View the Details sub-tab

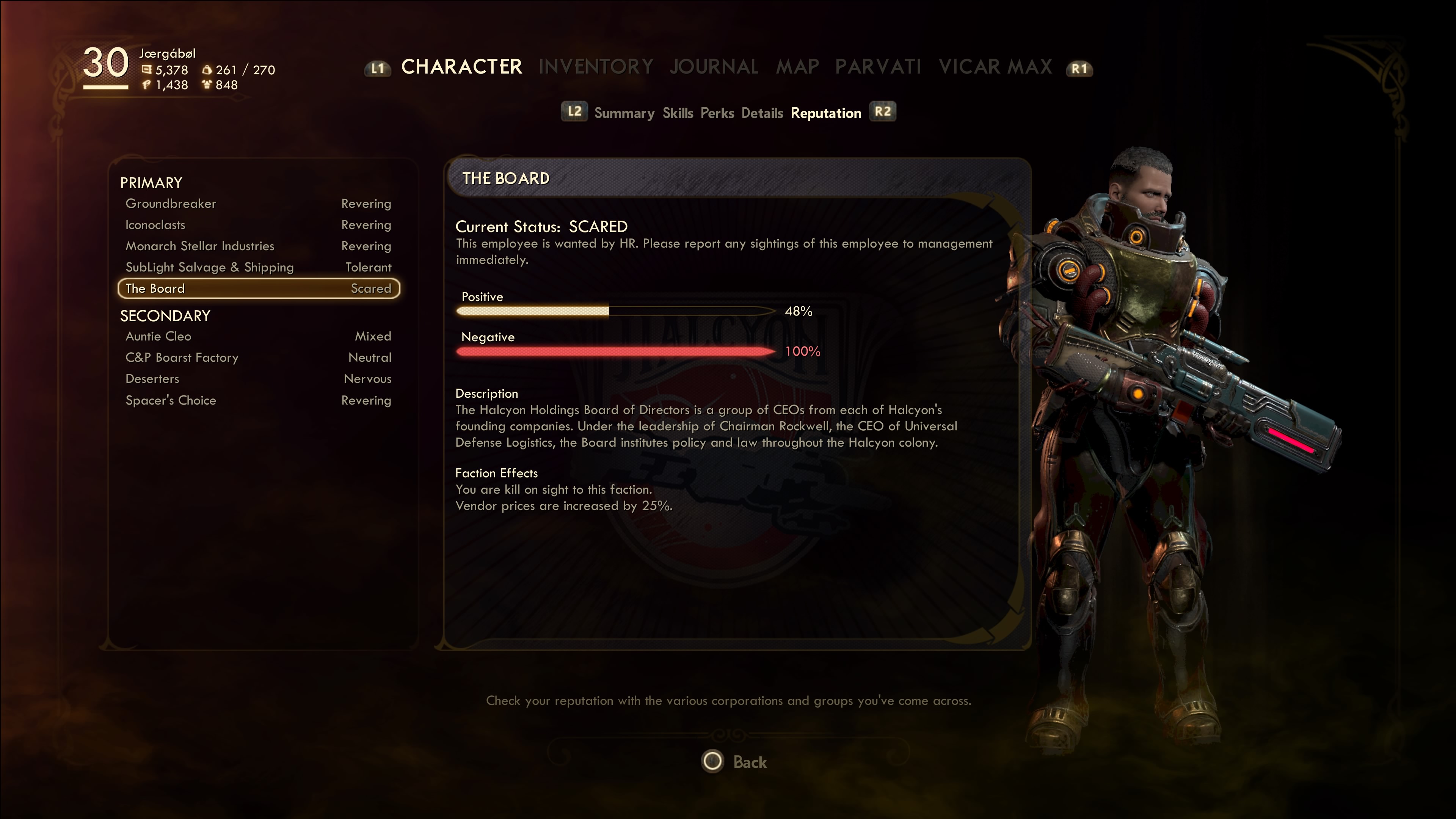coord(762,113)
